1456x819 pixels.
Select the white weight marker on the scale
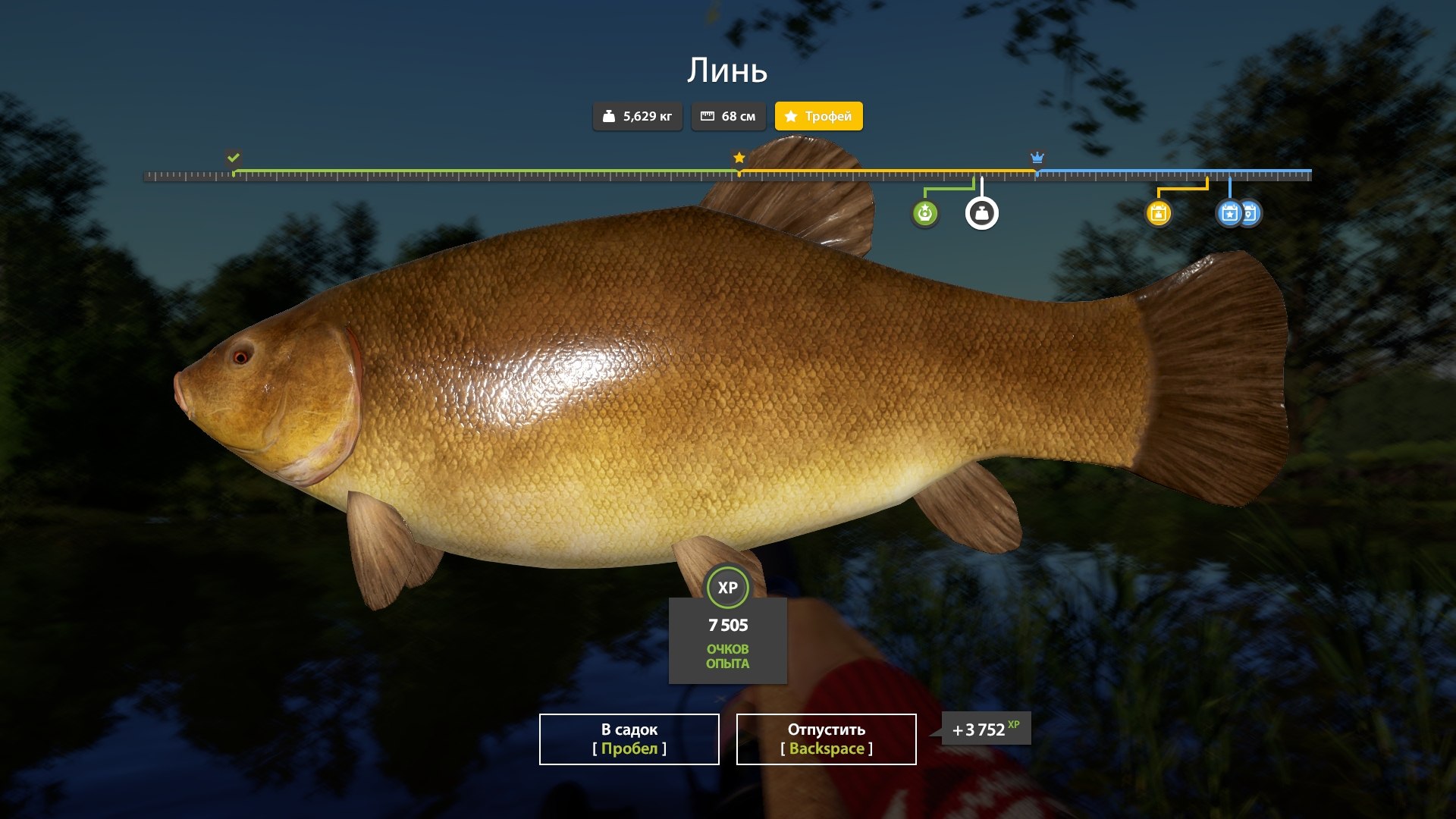[x=981, y=213]
